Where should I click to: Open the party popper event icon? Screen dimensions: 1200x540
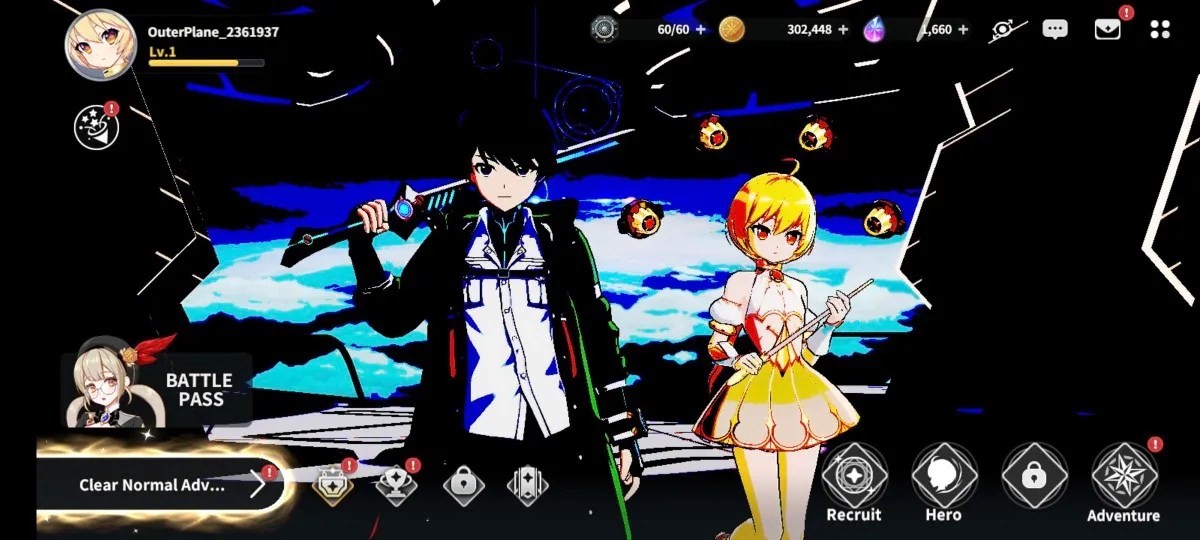click(96, 128)
